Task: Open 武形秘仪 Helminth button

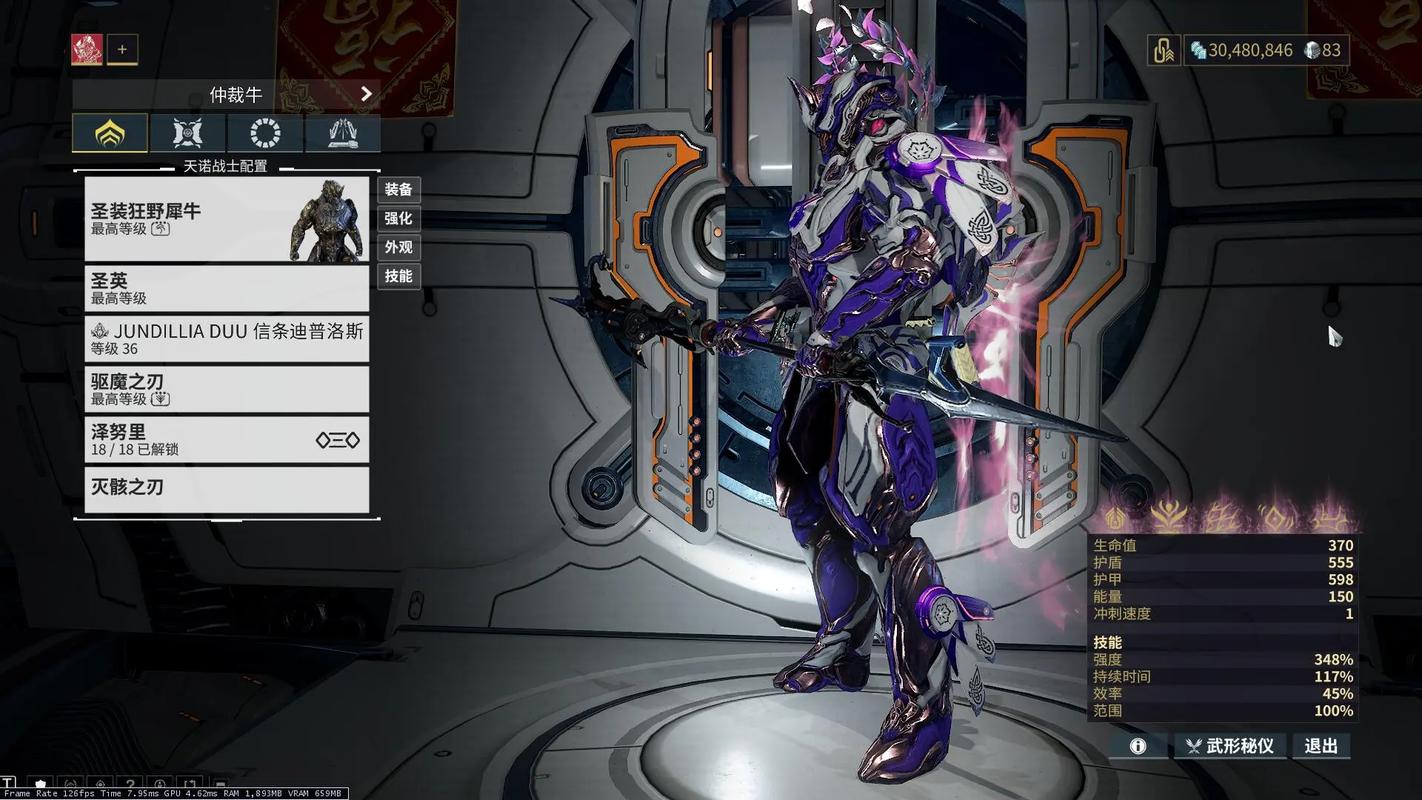Action: pyautogui.click(x=1229, y=746)
